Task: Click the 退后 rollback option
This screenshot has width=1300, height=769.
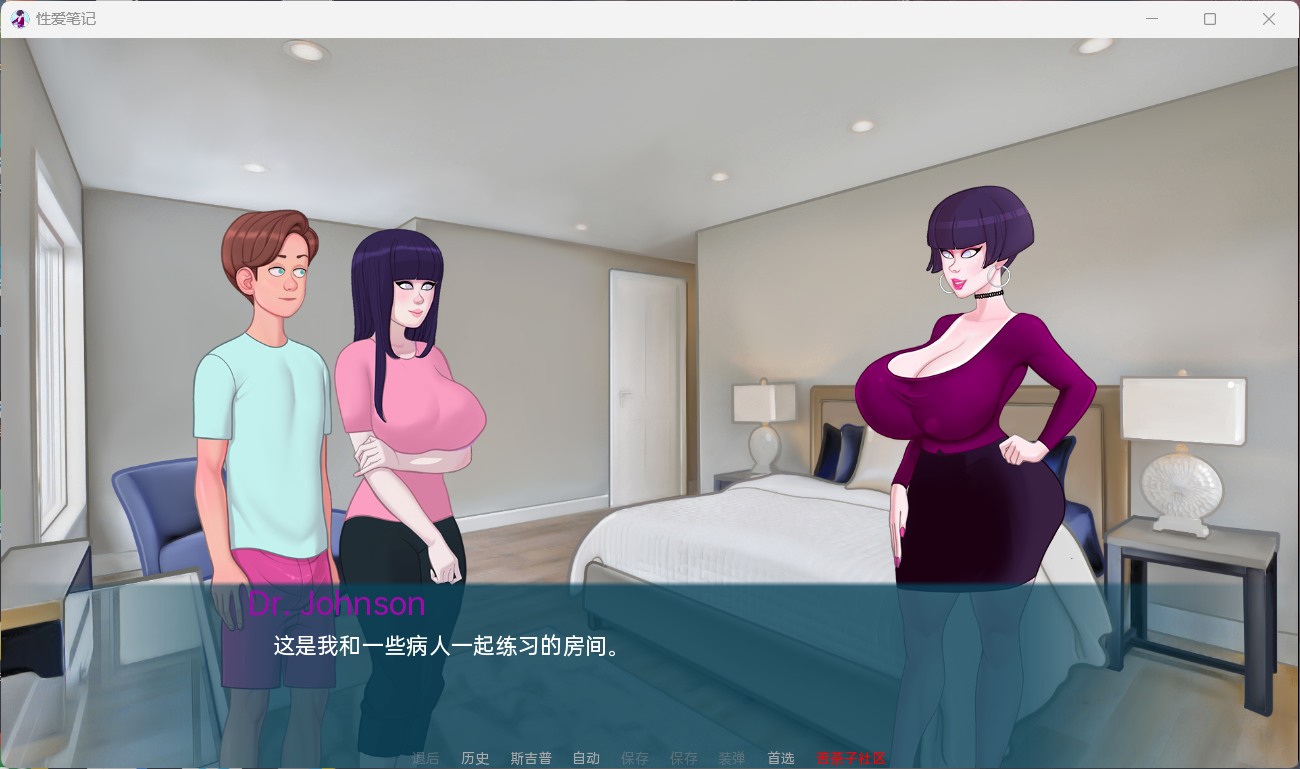Action: point(425,758)
